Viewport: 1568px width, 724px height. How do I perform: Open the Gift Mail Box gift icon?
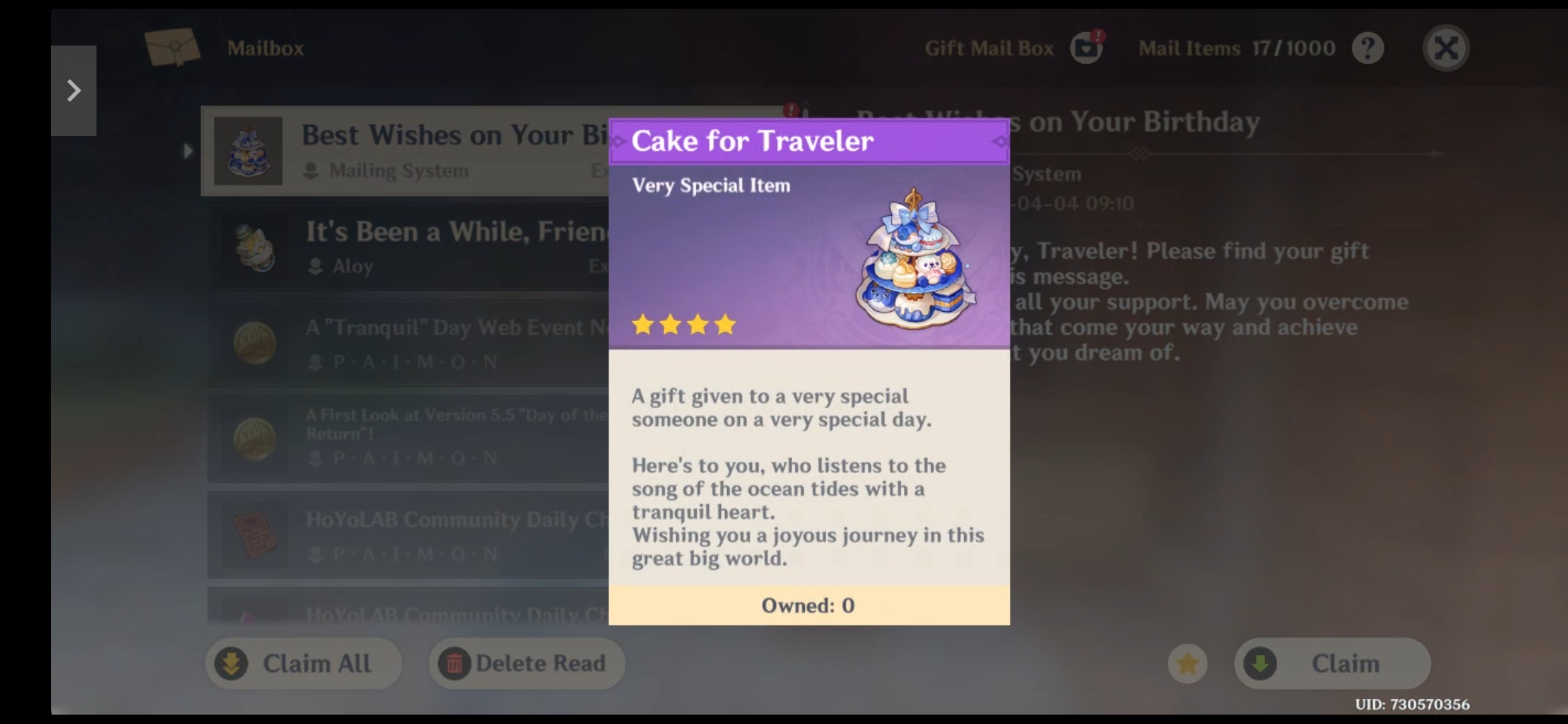[1086, 48]
